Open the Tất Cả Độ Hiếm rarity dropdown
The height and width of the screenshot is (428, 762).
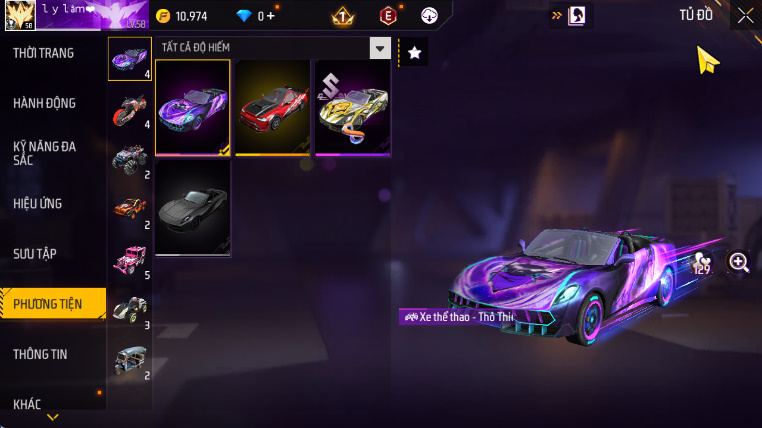tap(273, 48)
